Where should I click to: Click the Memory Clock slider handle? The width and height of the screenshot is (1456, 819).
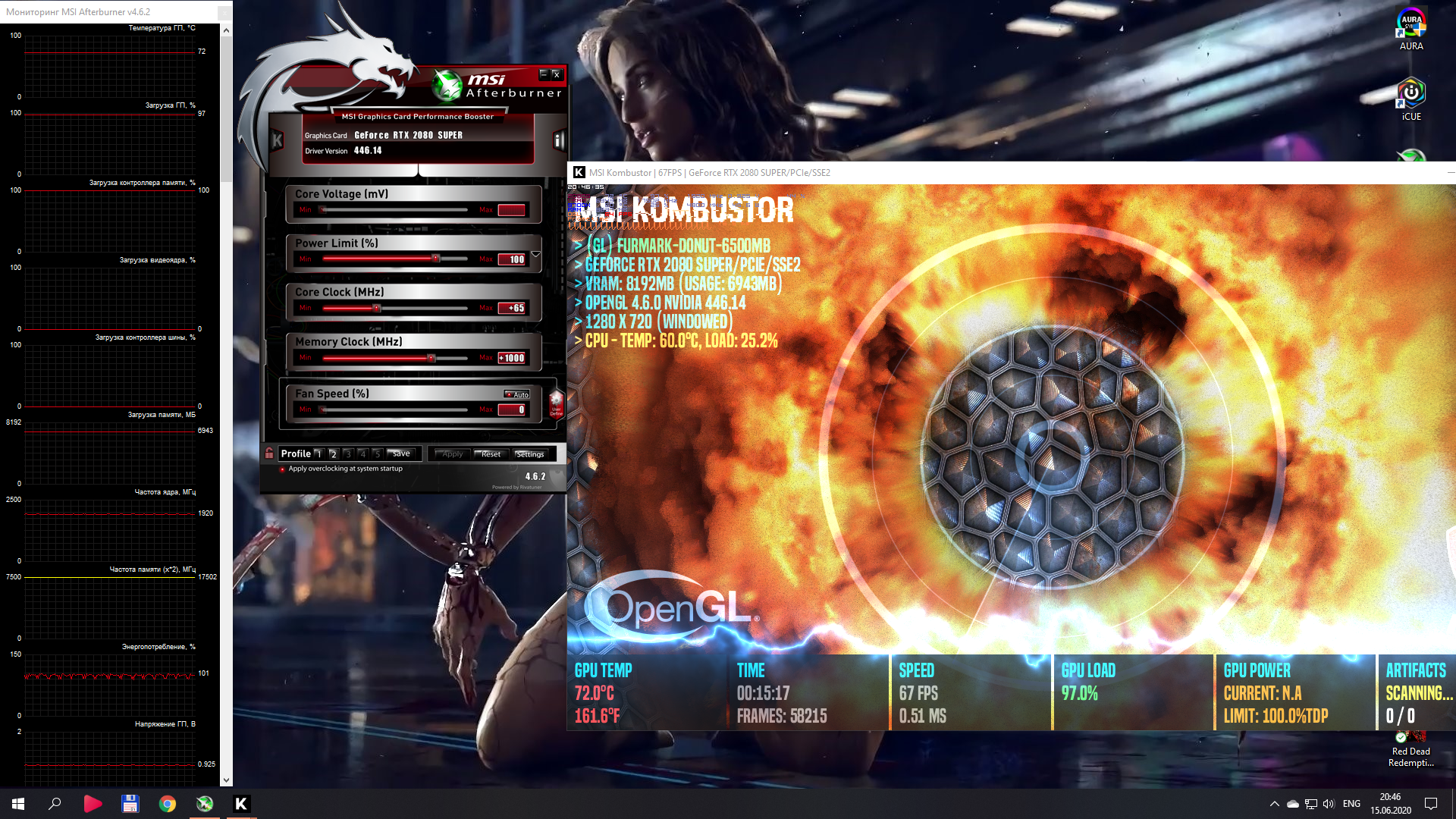tap(431, 358)
